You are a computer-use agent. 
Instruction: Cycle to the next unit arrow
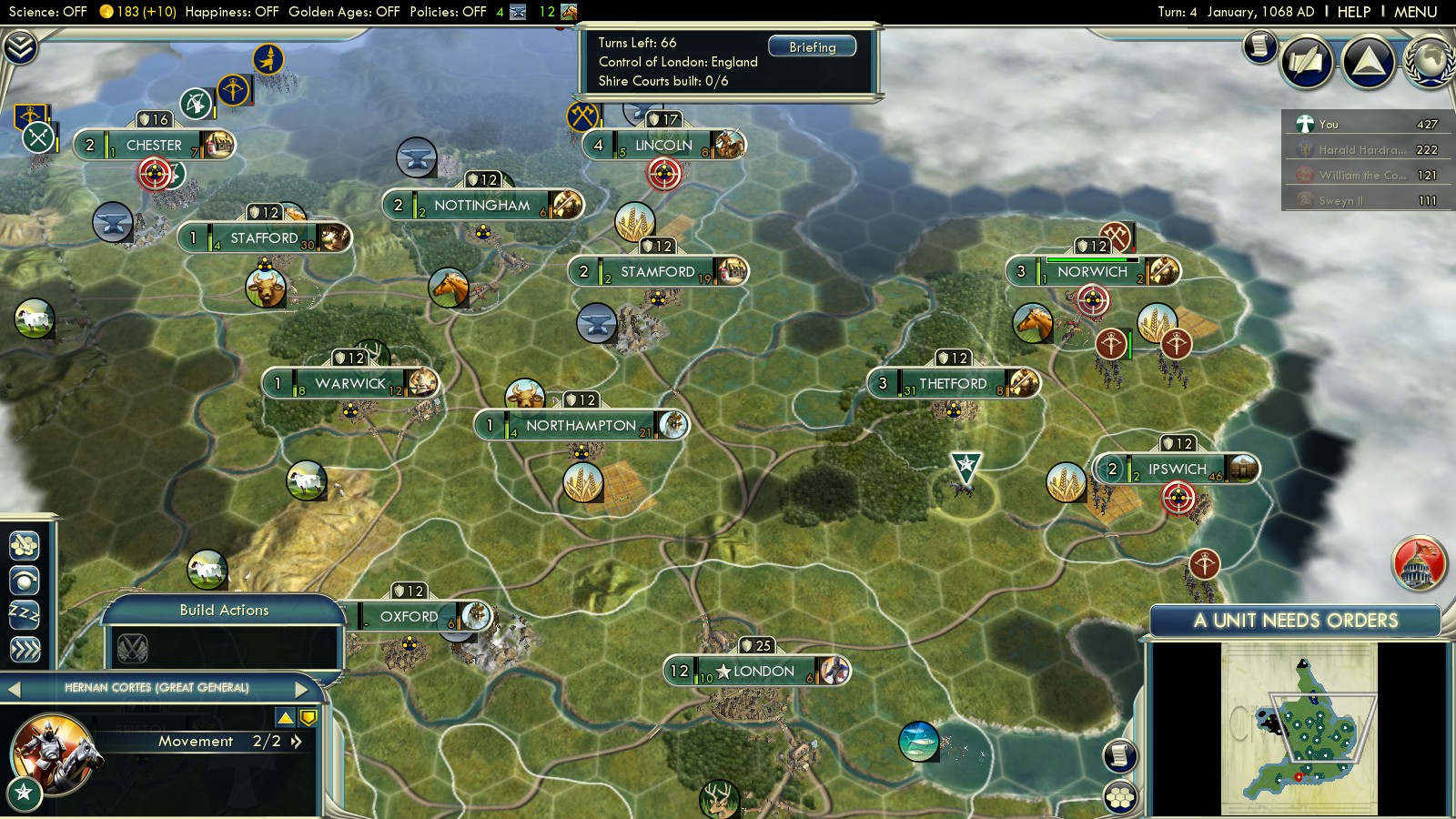pyautogui.click(x=301, y=689)
